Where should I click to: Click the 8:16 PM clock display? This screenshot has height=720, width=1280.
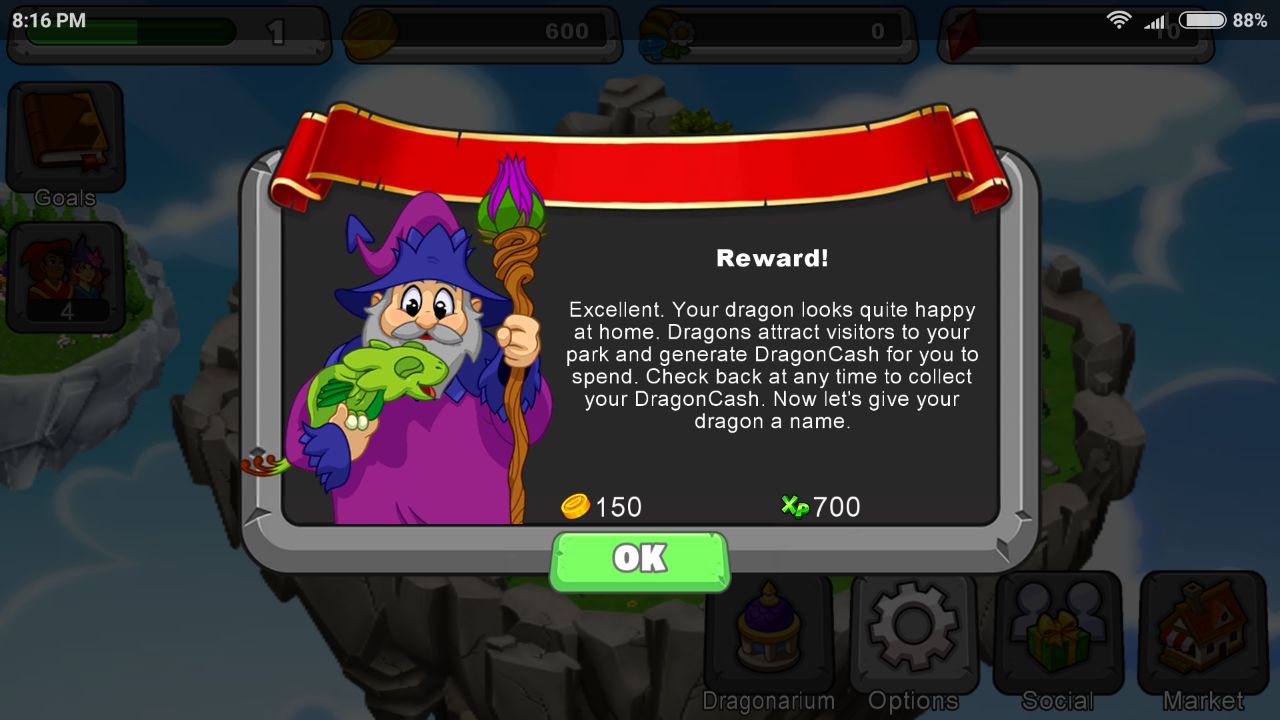pos(50,17)
